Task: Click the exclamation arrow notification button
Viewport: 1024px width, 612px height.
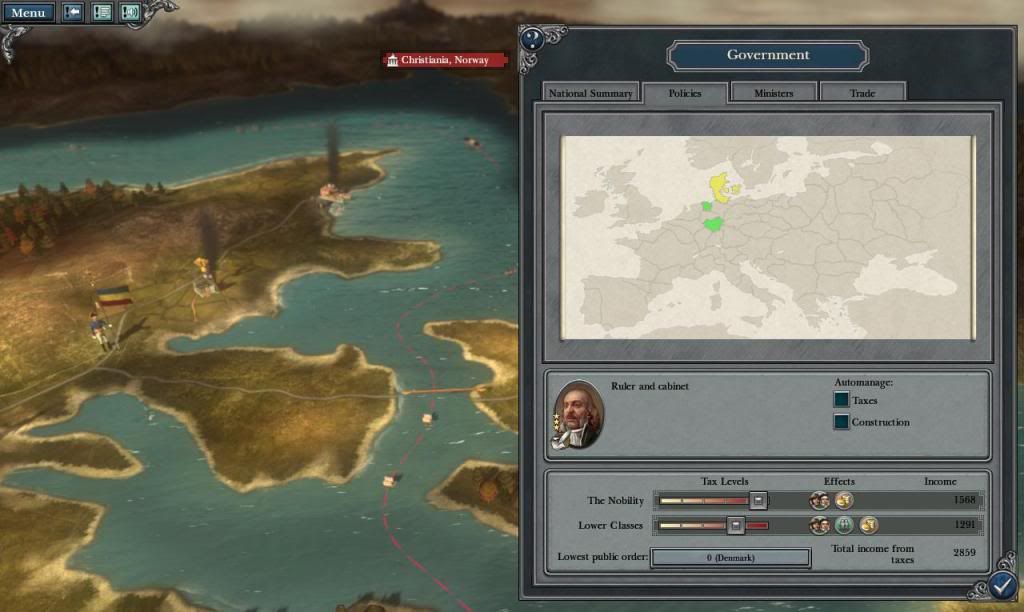Action: point(74,13)
